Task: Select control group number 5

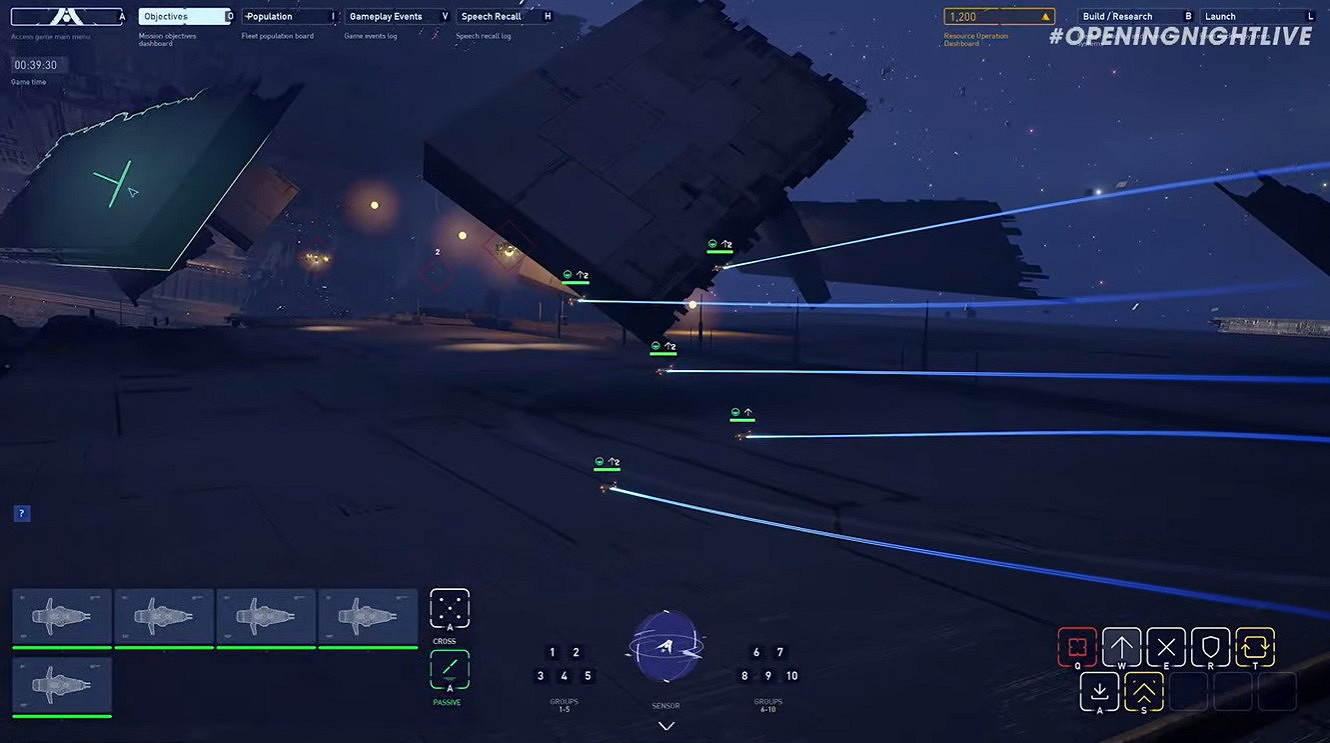Action: 588,675
